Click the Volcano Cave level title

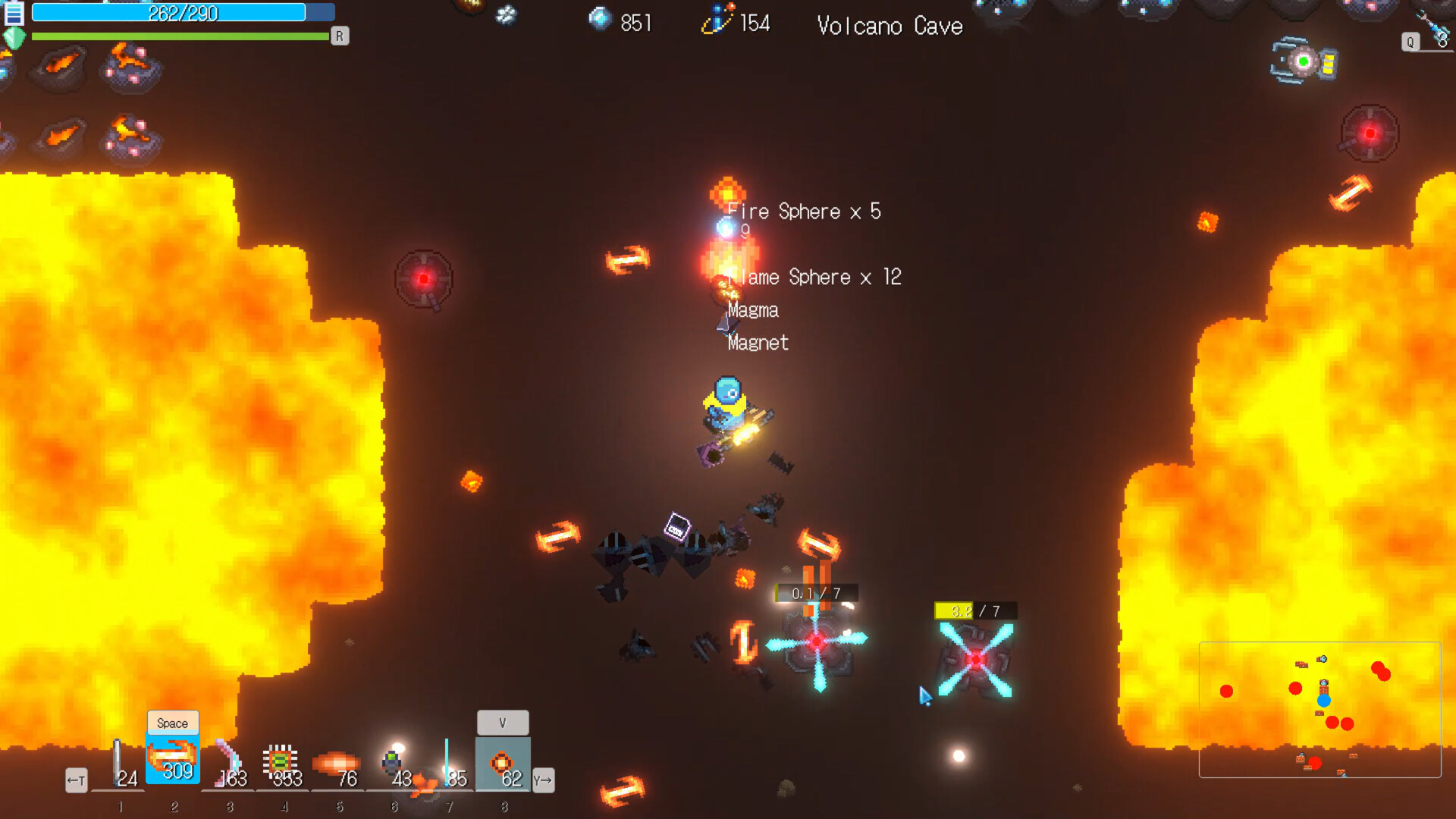tap(890, 26)
